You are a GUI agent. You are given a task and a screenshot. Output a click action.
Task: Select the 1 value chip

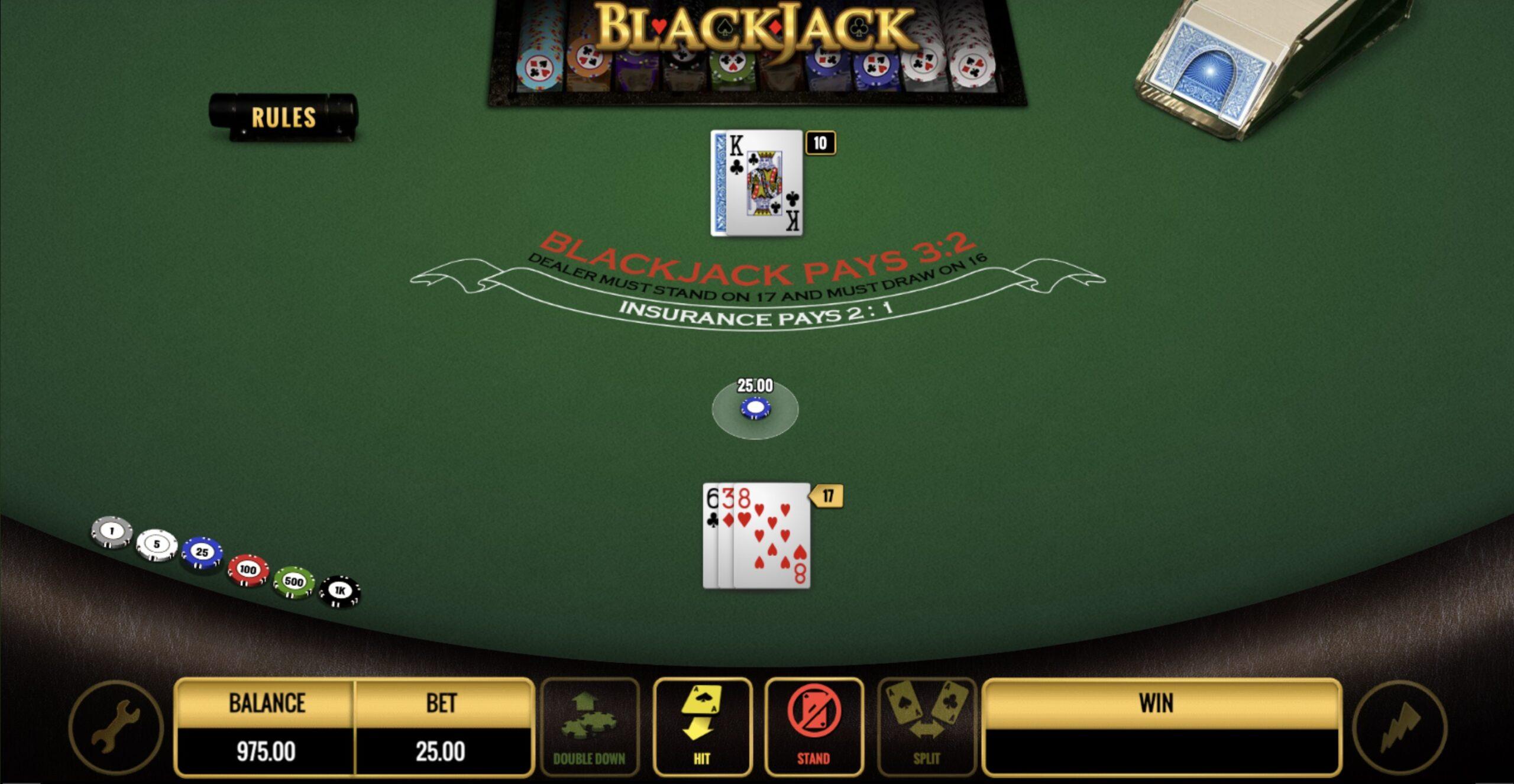pos(112,531)
